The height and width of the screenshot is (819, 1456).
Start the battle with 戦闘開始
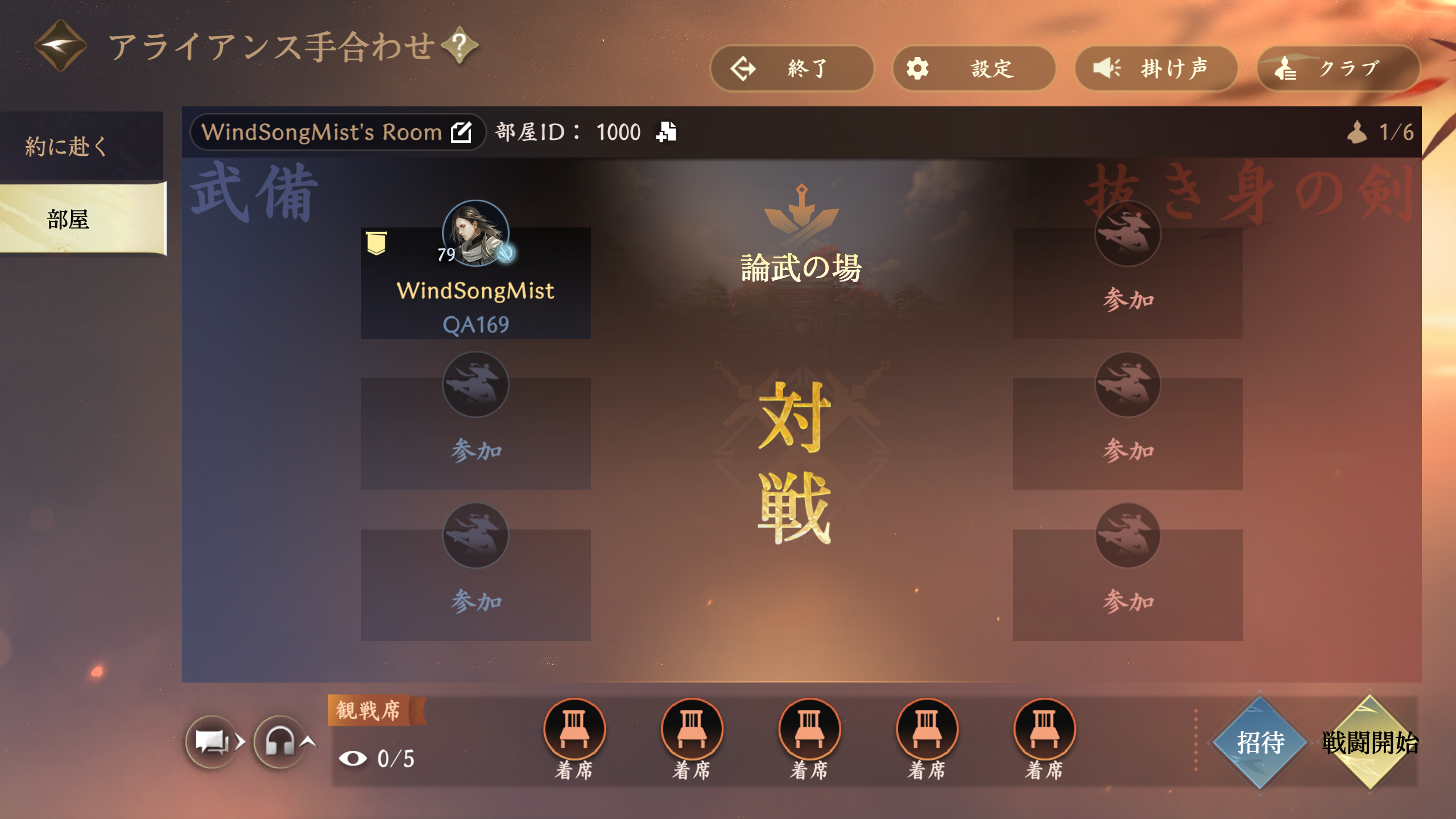[1370, 742]
